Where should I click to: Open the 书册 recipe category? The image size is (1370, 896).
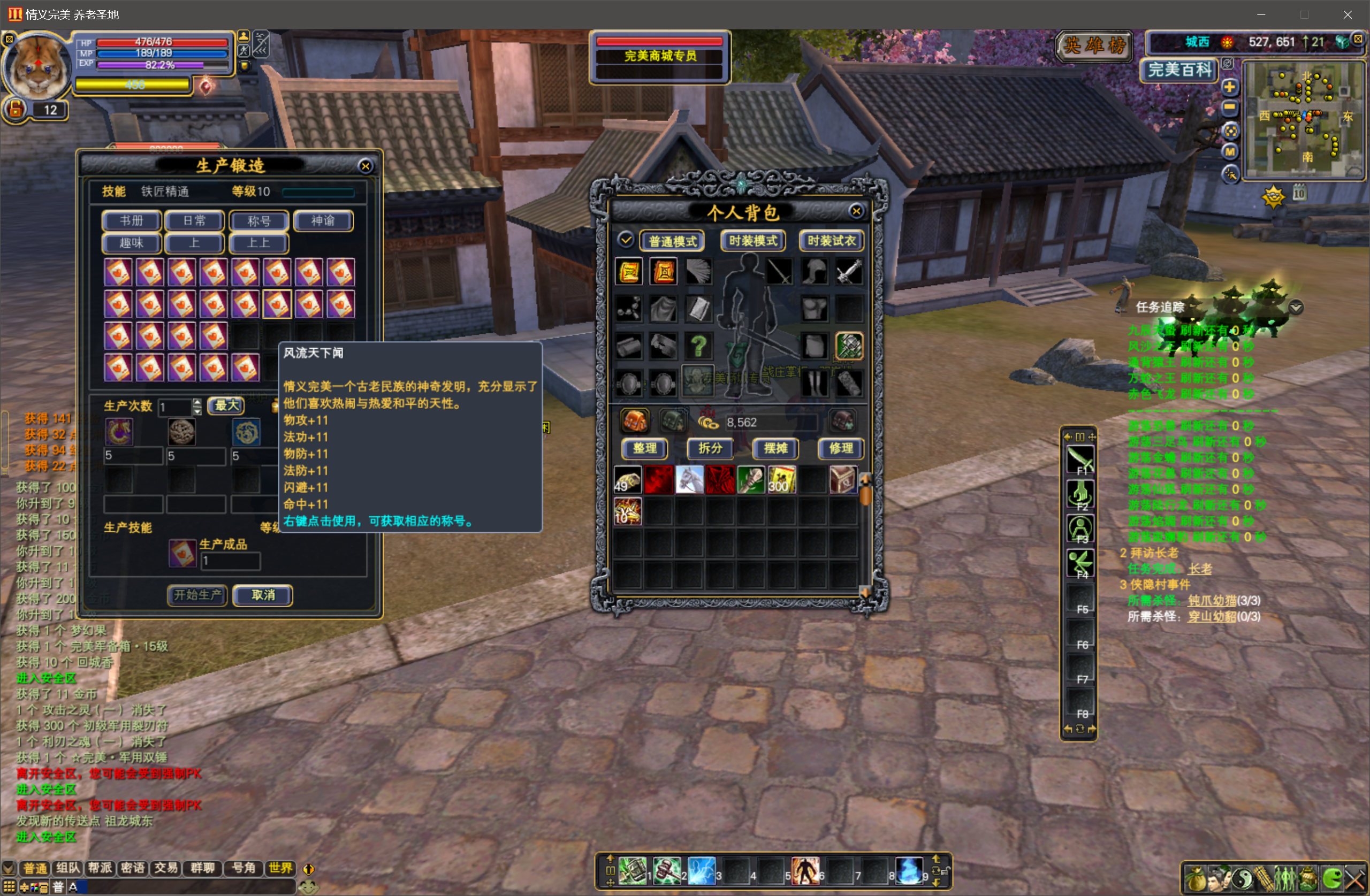131,221
